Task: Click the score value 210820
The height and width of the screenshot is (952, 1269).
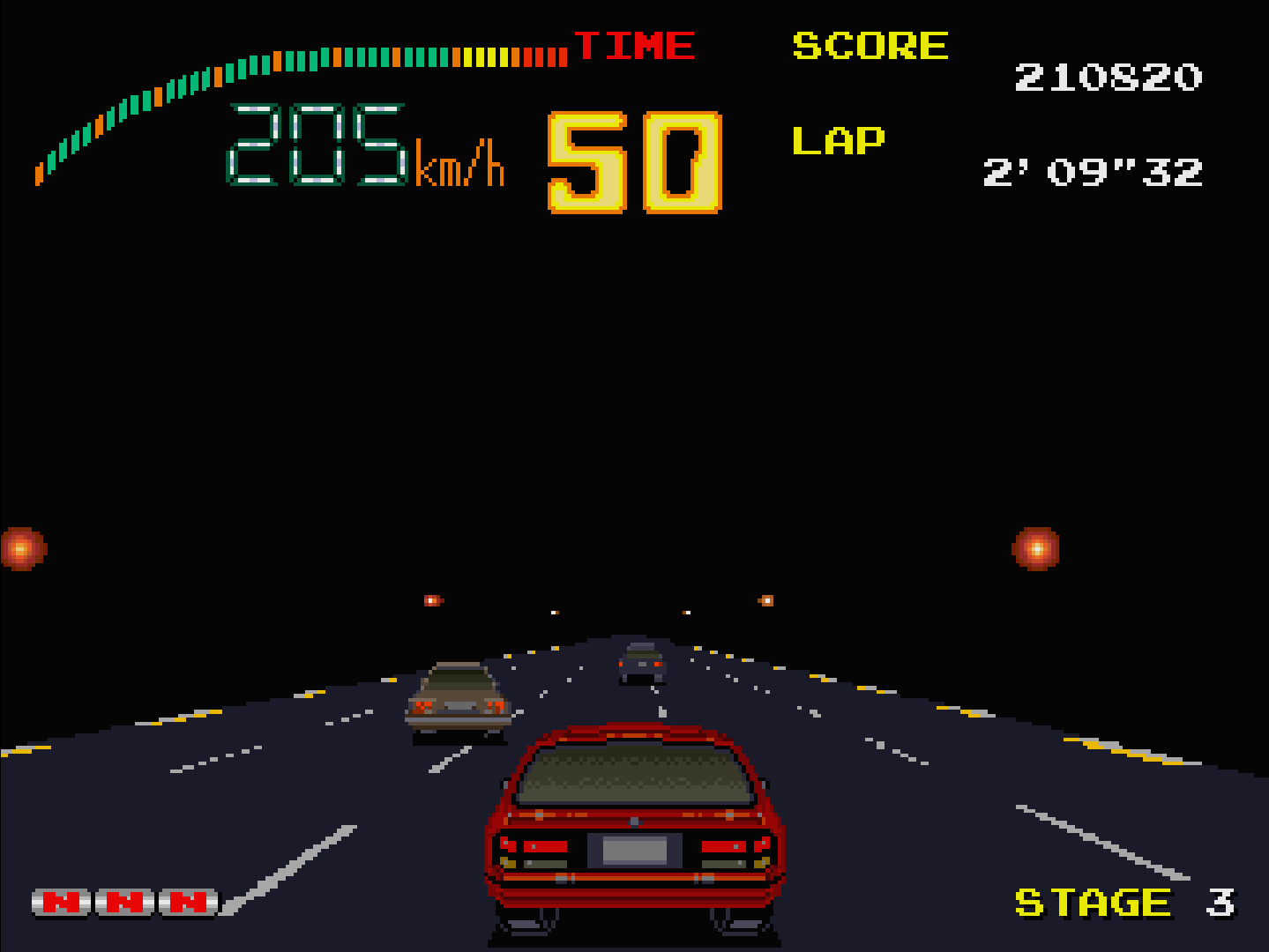Action: click(x=1107, y=78)
